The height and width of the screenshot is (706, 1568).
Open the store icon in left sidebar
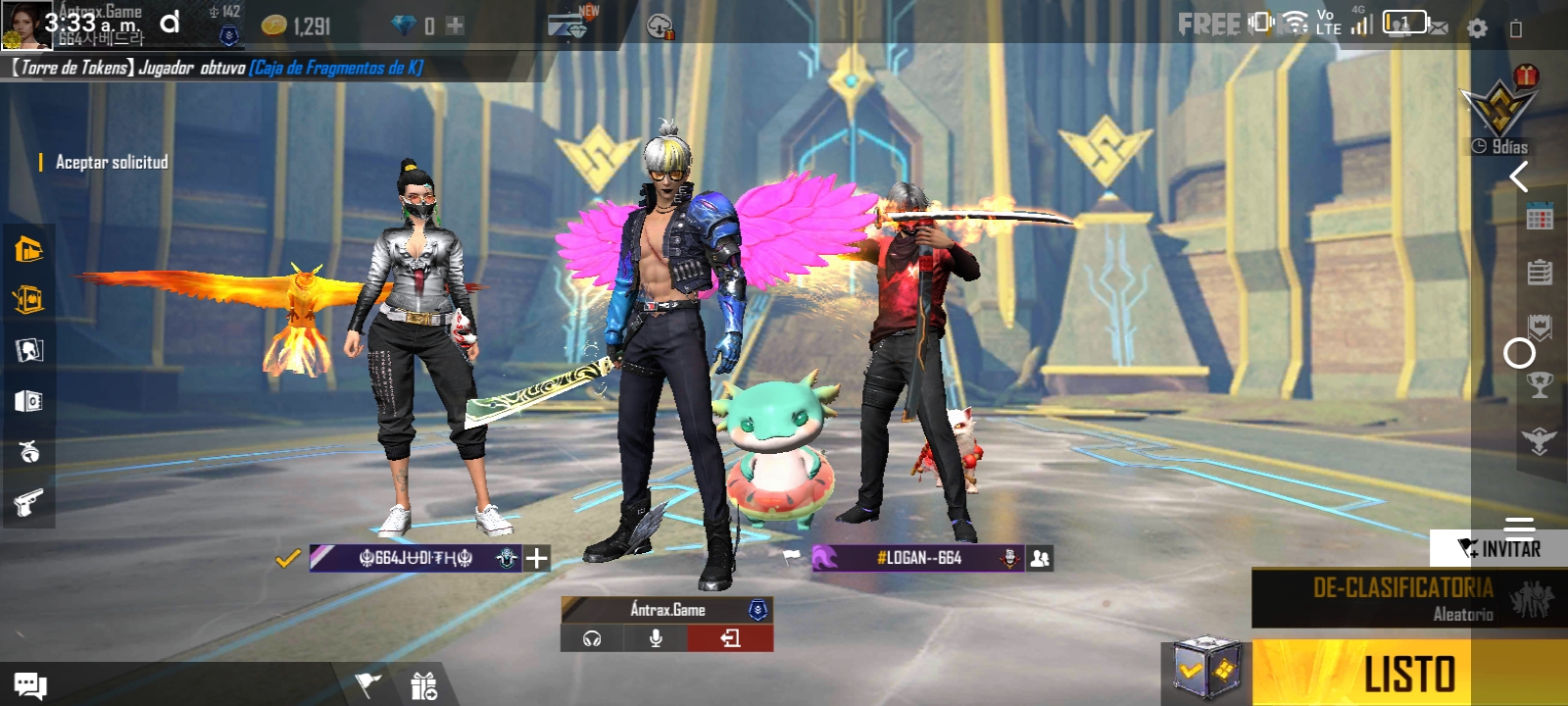point(28,249)
